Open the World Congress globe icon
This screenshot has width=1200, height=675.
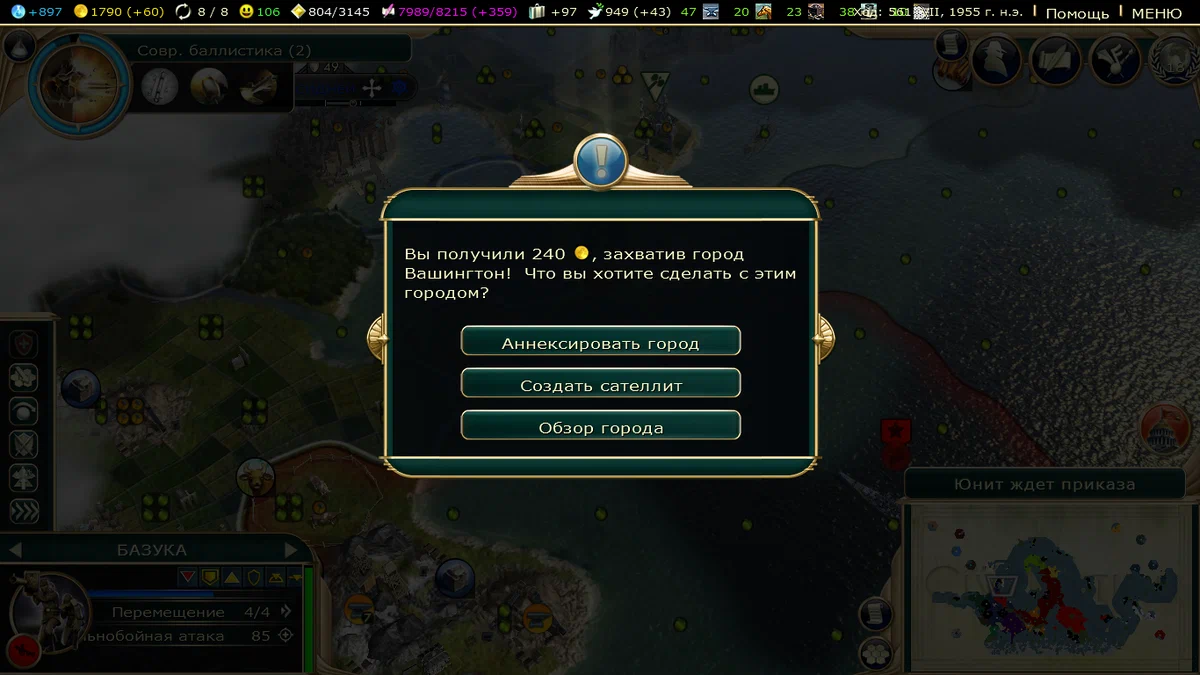[x=1175, y=60]
